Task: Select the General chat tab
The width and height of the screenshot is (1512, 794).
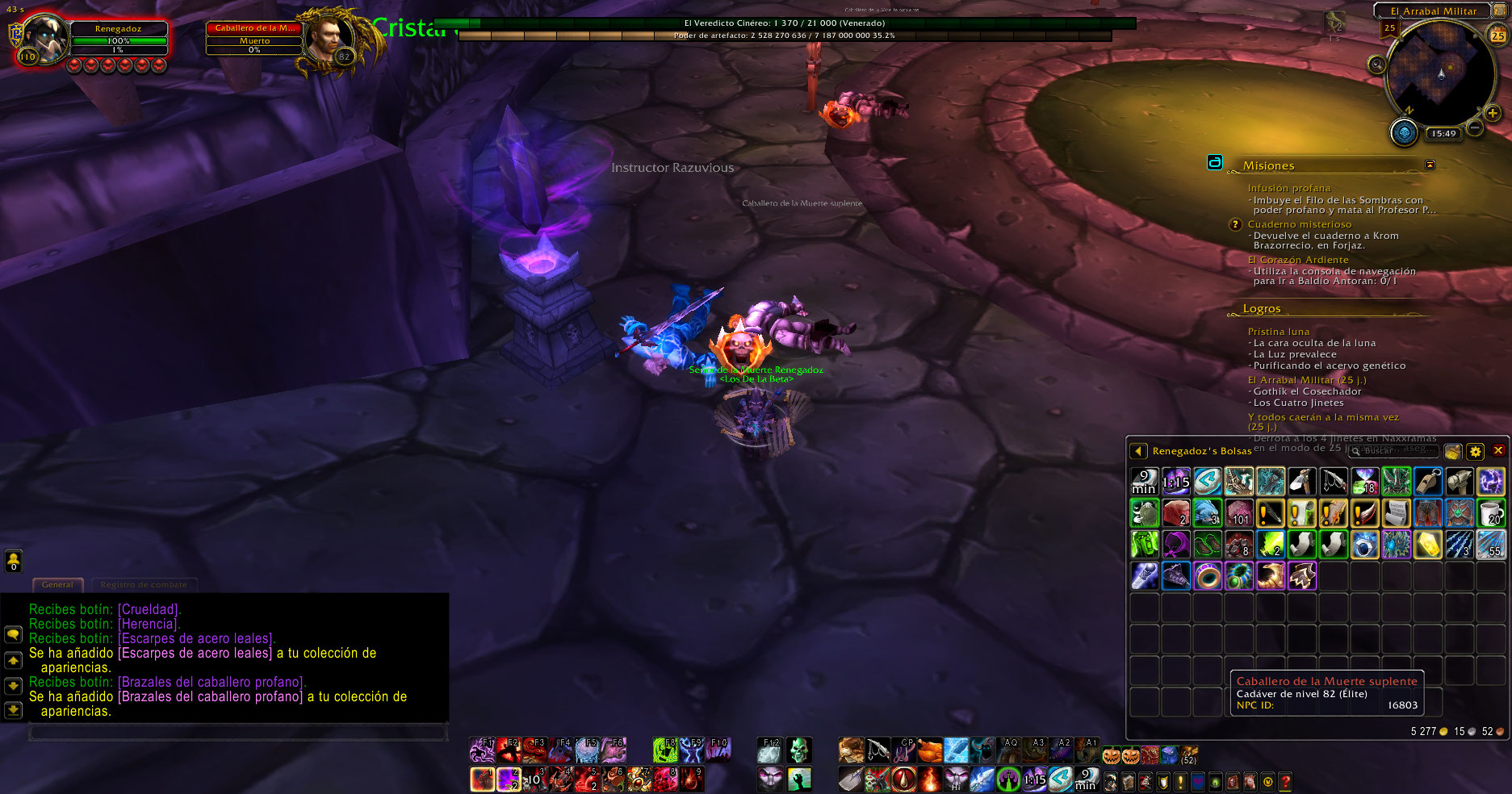Action: click(x=57, y=584)
